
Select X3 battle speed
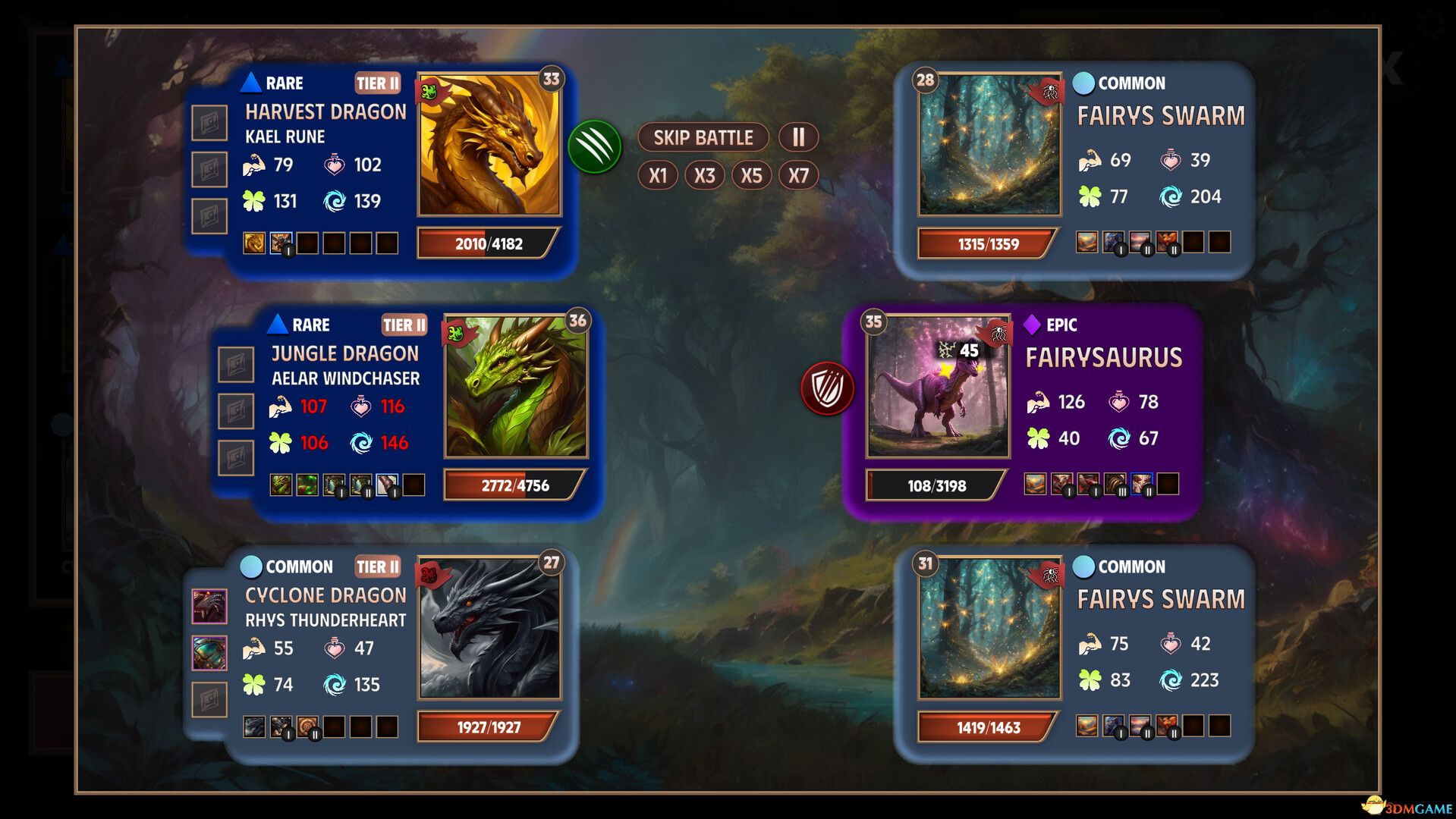pos(705,174)
